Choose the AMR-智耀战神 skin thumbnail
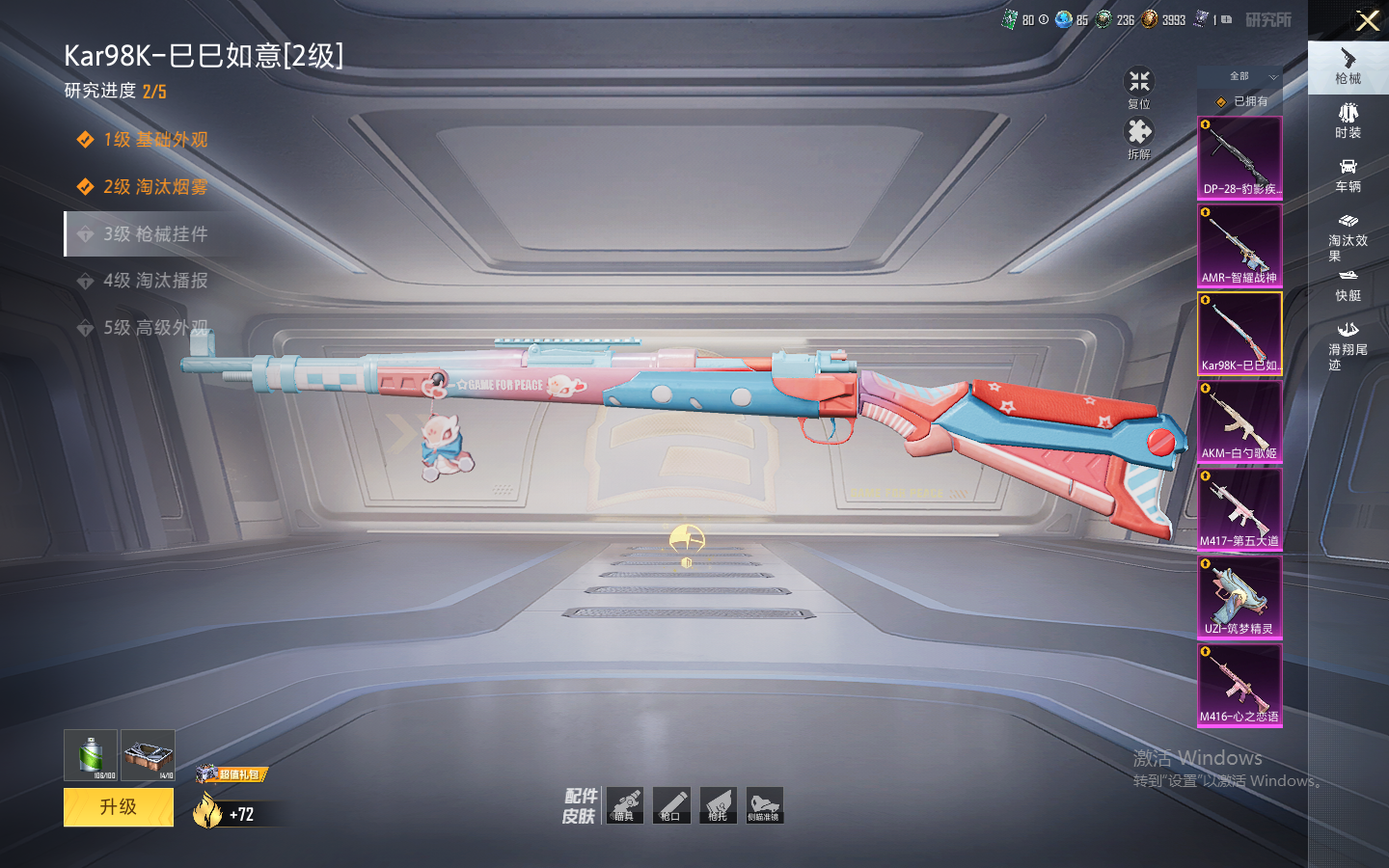The height and width of the screenshot is (868, 1389). click(x=1239, y=246)
